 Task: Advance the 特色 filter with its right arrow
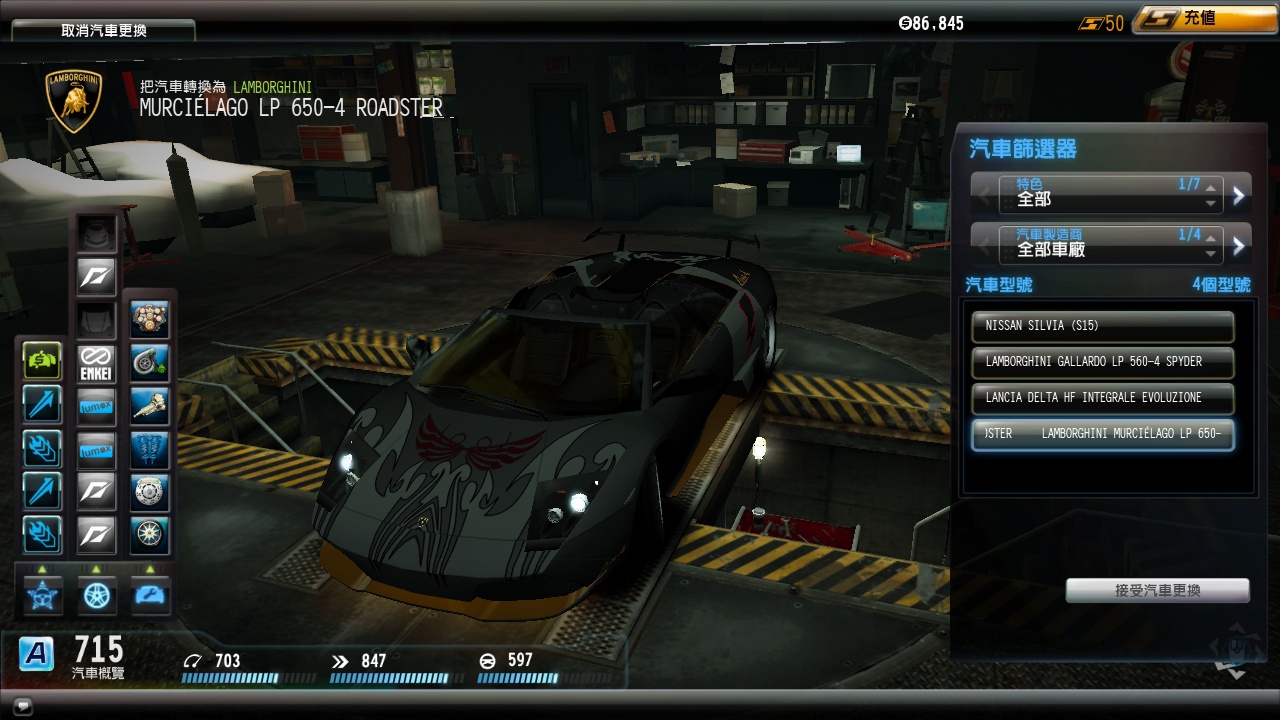click(1239, 196)
